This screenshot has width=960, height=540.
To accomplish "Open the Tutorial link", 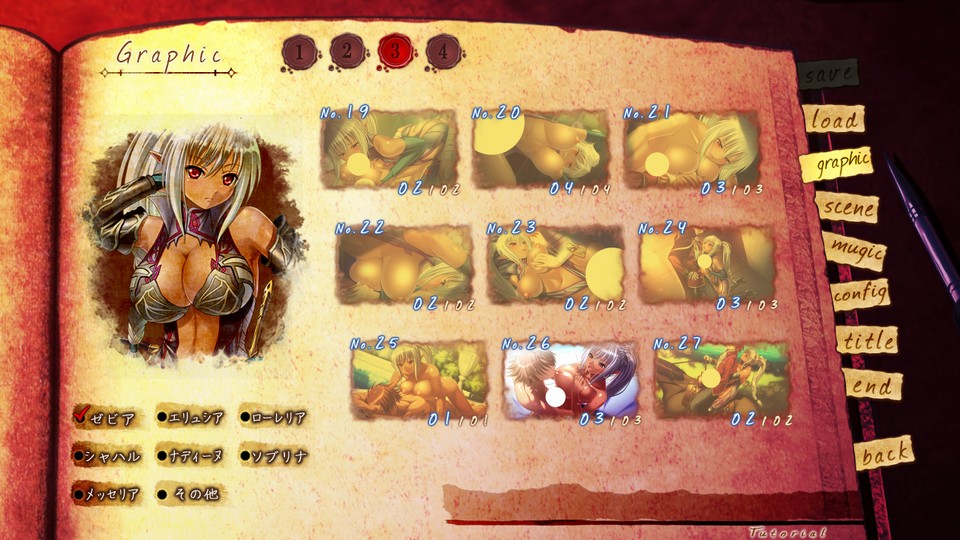I will pyautogui.click(x=787, y=532).
